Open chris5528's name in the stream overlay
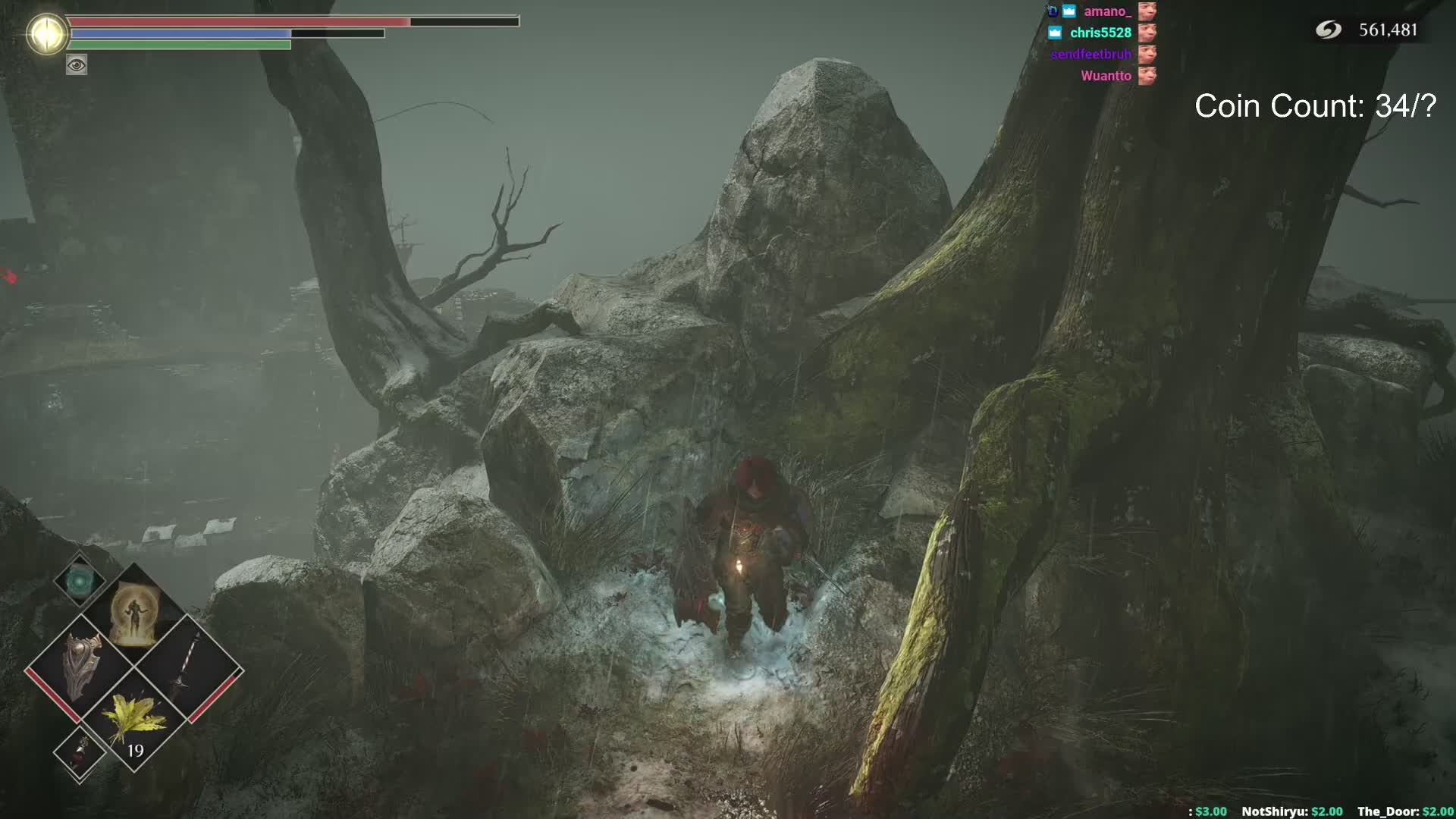This screenshot has width=1456, height=819. click(x=1100, y=33)
